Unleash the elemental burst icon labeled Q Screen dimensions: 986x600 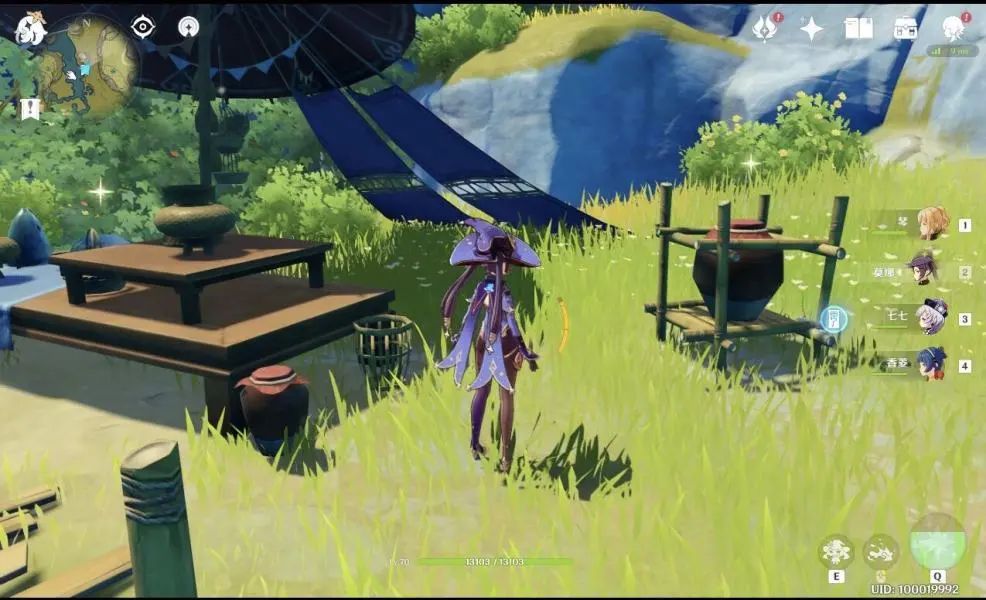[938, 543]
